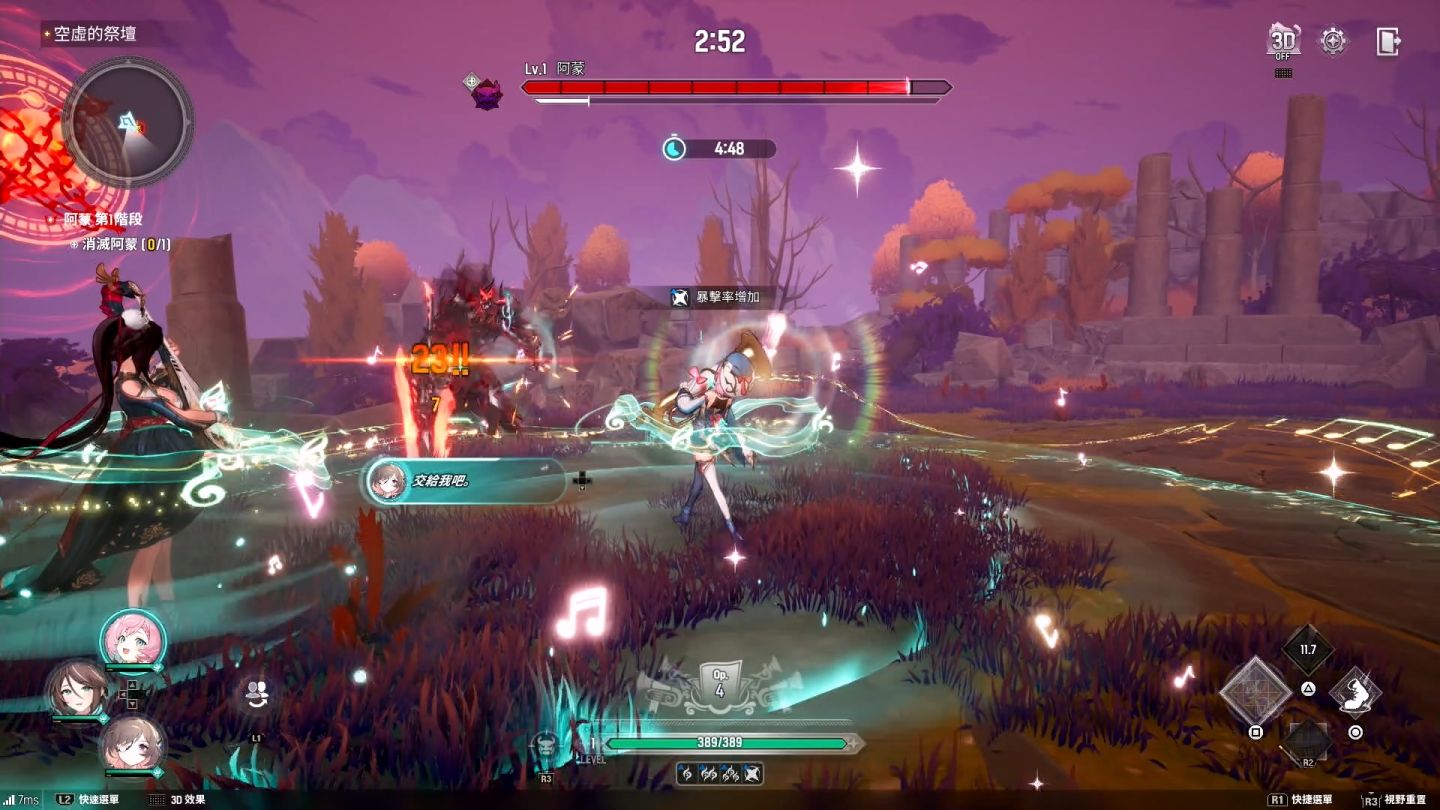Open the party swap icon

tap(257, 691)
